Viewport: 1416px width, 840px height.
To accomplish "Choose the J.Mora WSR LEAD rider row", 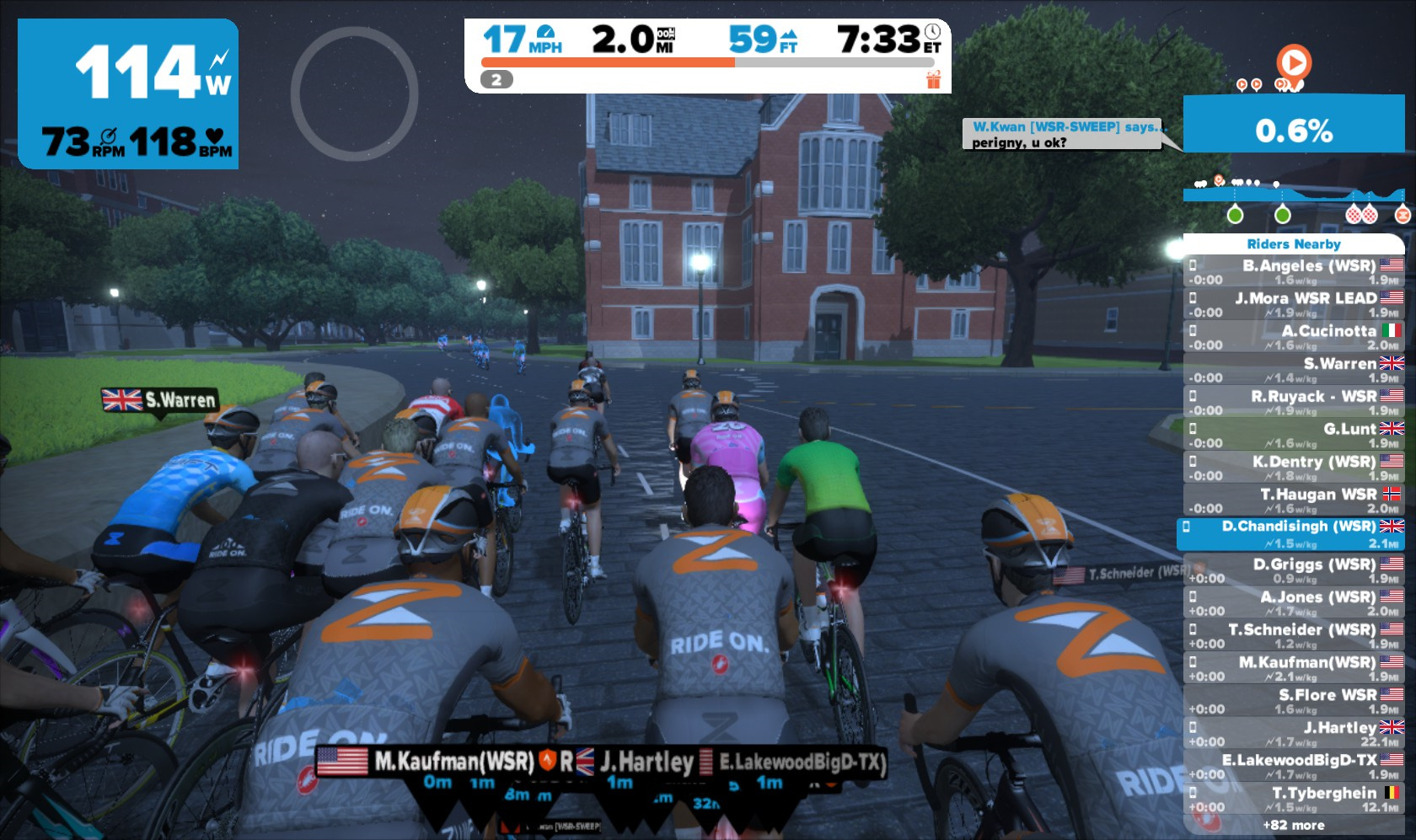I will point(1294,304).
